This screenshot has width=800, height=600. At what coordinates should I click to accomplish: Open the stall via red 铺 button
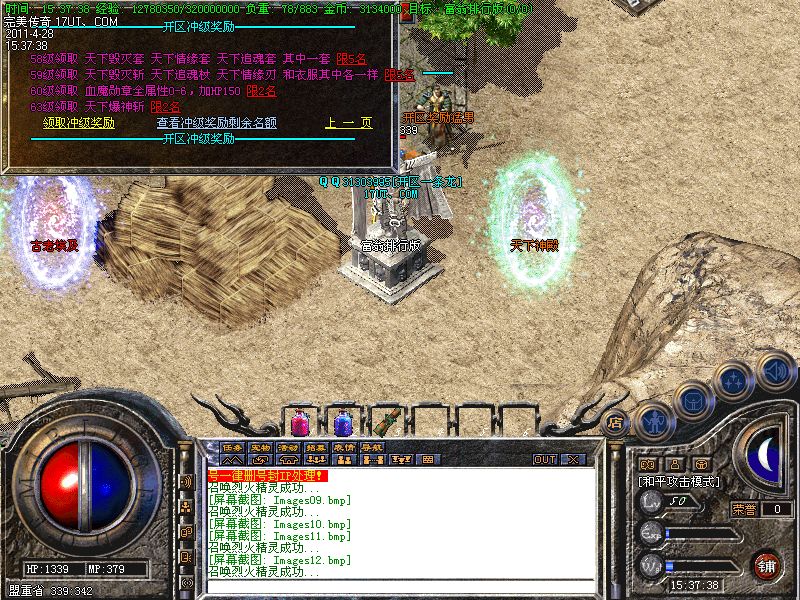(766, 563)
